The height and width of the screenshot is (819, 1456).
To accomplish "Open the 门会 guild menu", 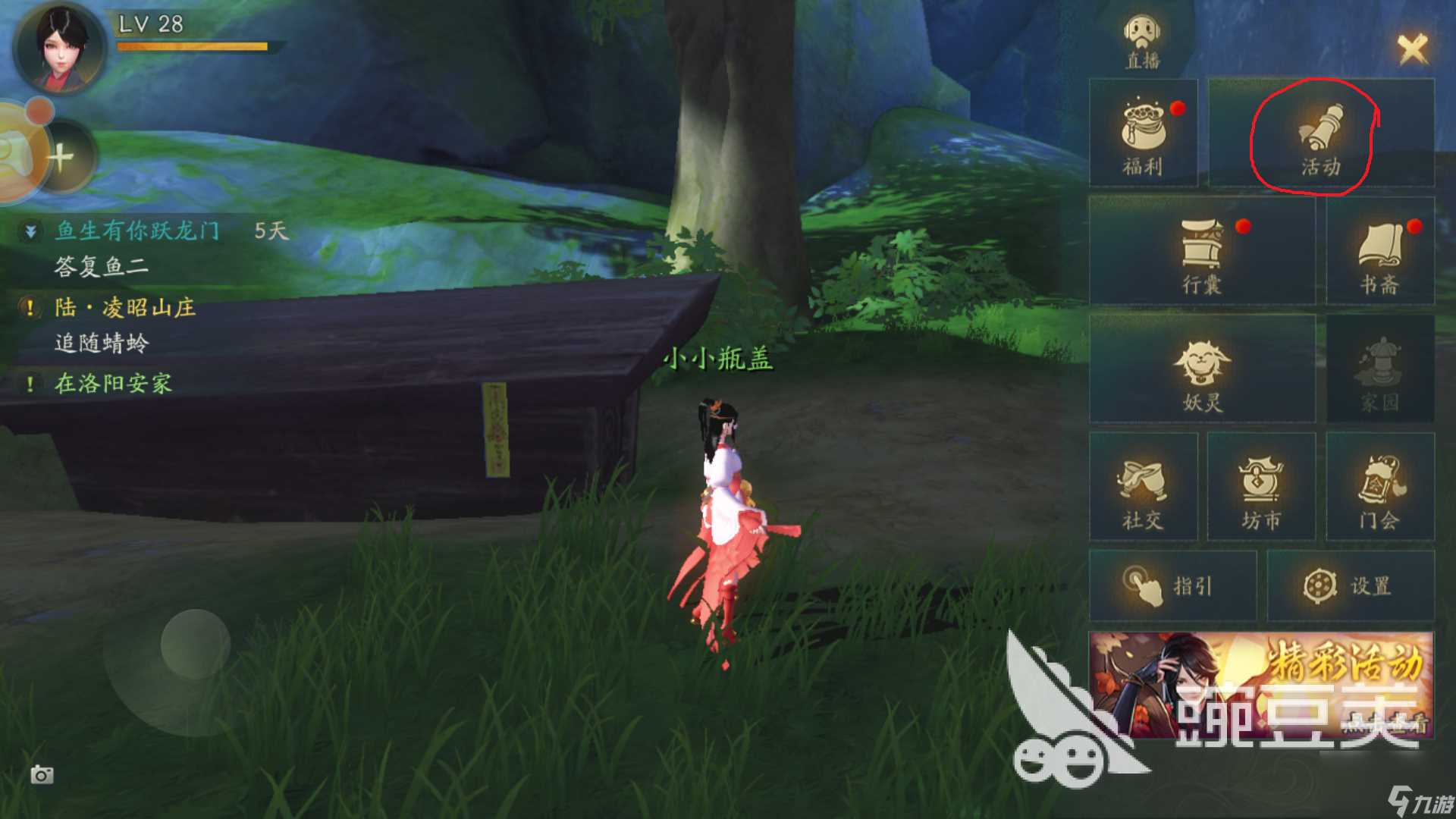I will pos(1379,488).
